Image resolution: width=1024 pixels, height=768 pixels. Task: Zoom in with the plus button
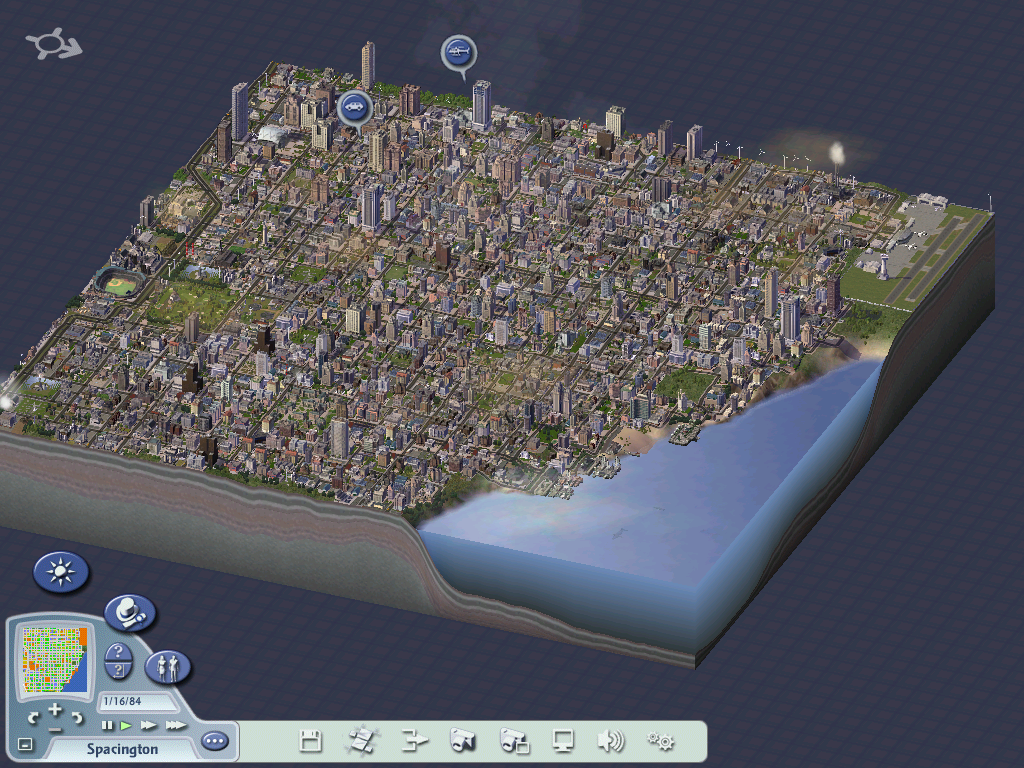[55, 710]
